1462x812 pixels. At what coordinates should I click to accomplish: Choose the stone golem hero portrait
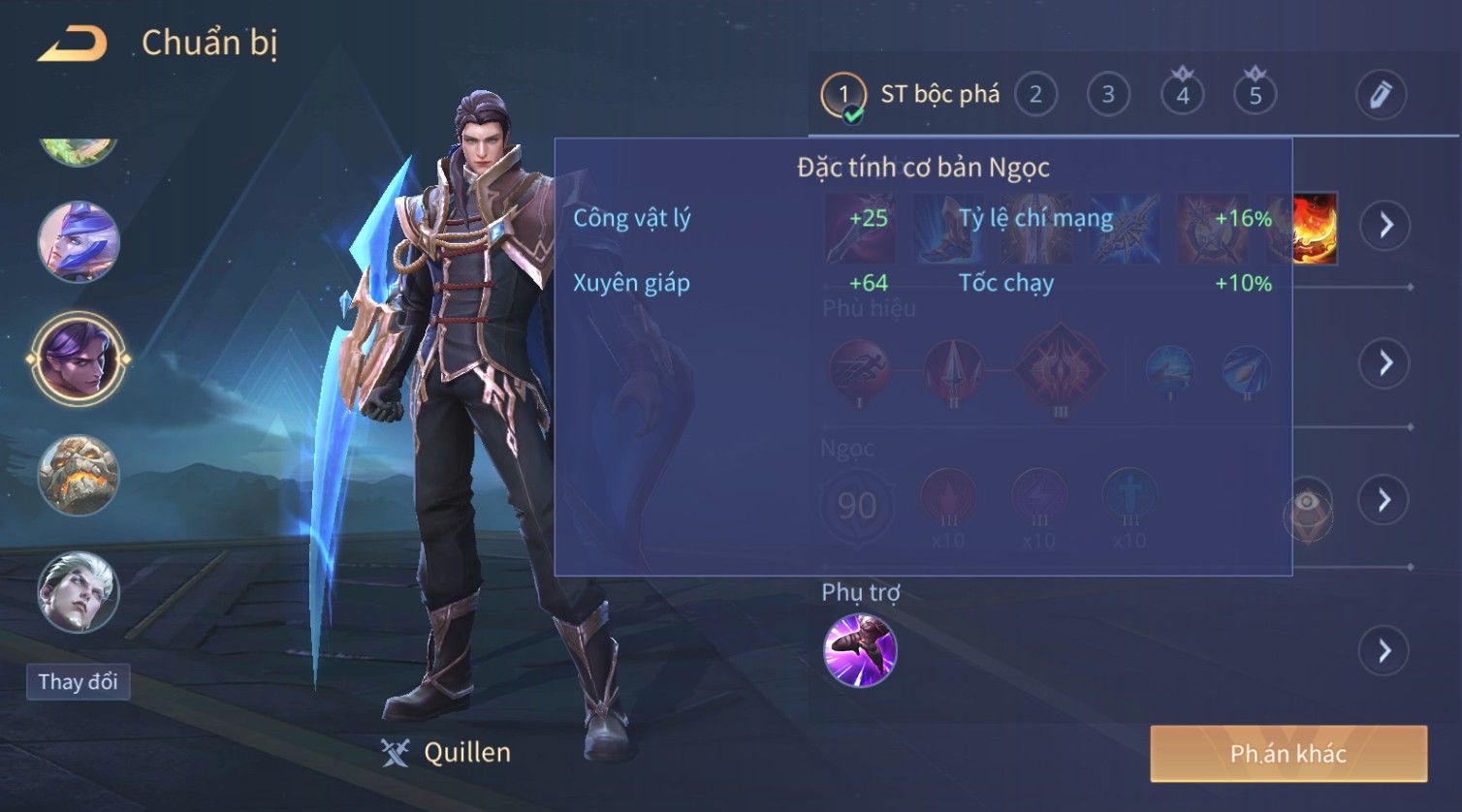(79, 475)
